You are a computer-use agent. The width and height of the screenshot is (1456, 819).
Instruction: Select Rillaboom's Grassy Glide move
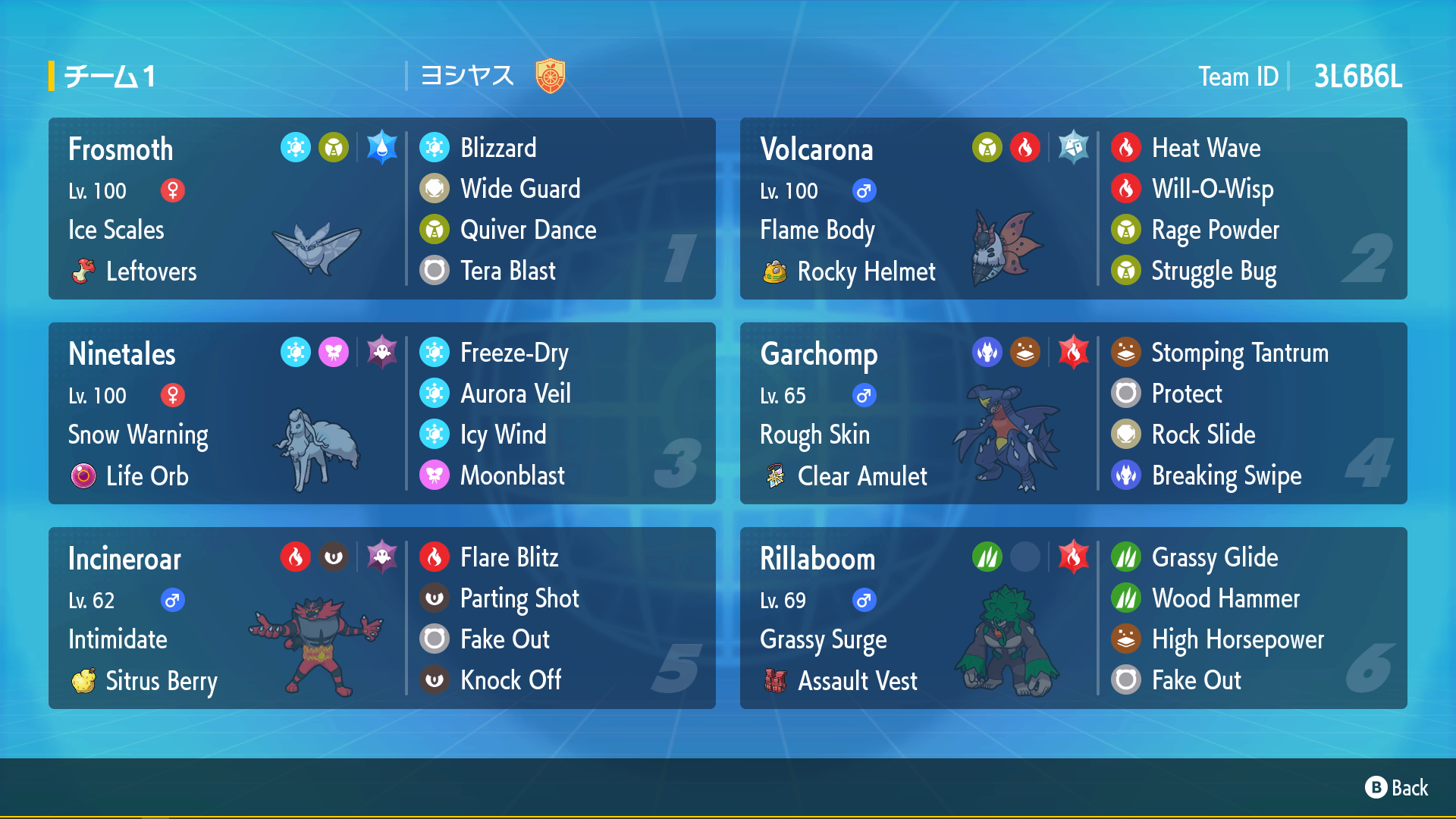click(x=1214, y=557)
